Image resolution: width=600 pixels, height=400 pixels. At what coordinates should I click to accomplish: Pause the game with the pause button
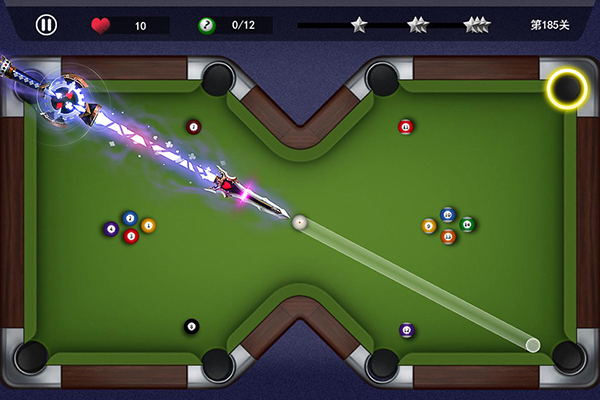(x=46, y=25)
